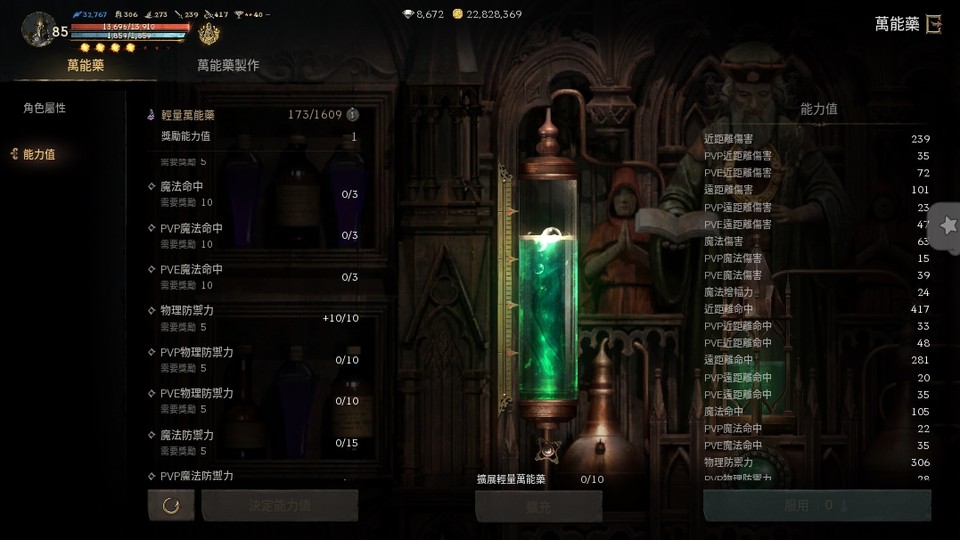Open the 萬能藥製作 crafting tab
This screenshot has width=960, height=540.
[228, 65]
